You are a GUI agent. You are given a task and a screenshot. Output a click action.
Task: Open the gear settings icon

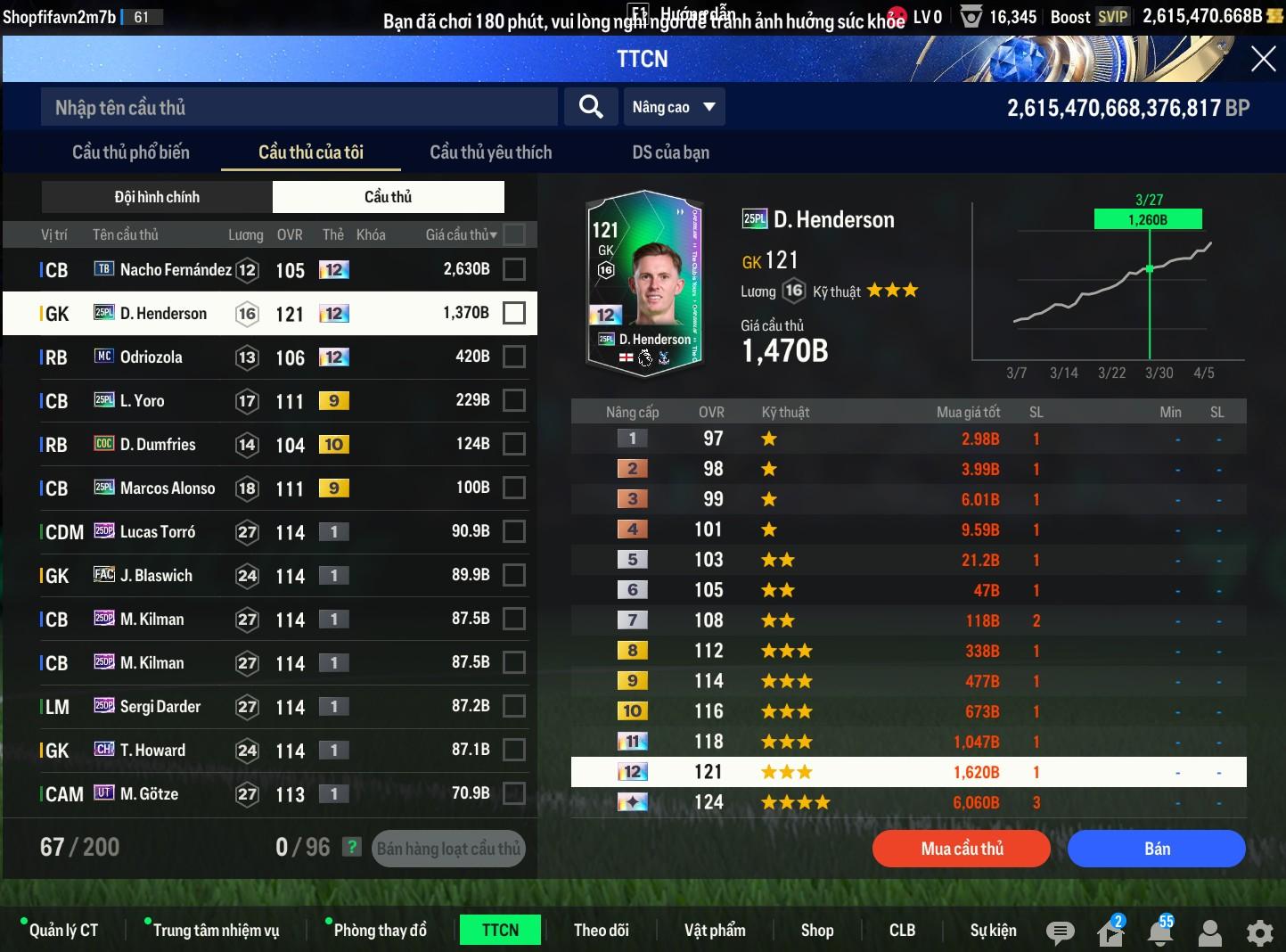click(x=1259, y=932)
